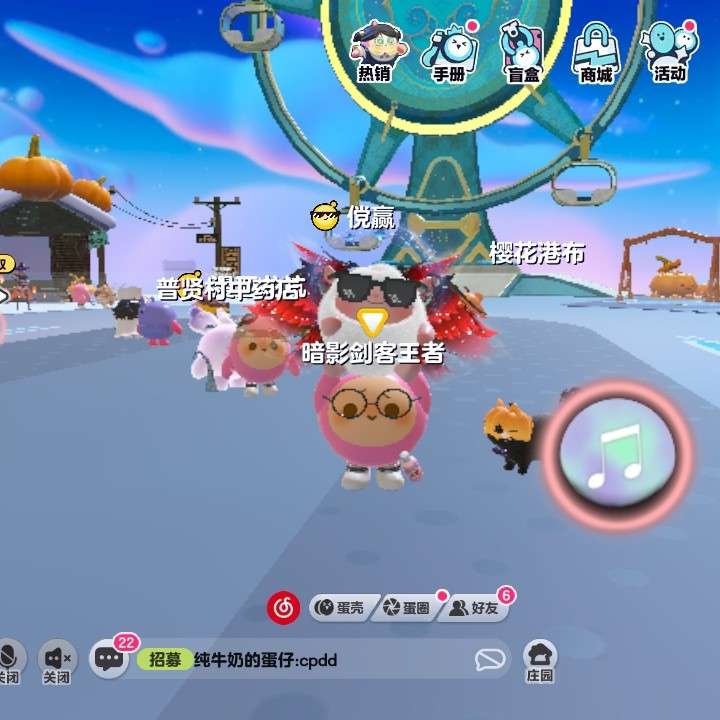Open the chat messages icon with 22 badge
Image resolution: width=720 pixels, height=720 pixels.
click(x=108, y=658)
